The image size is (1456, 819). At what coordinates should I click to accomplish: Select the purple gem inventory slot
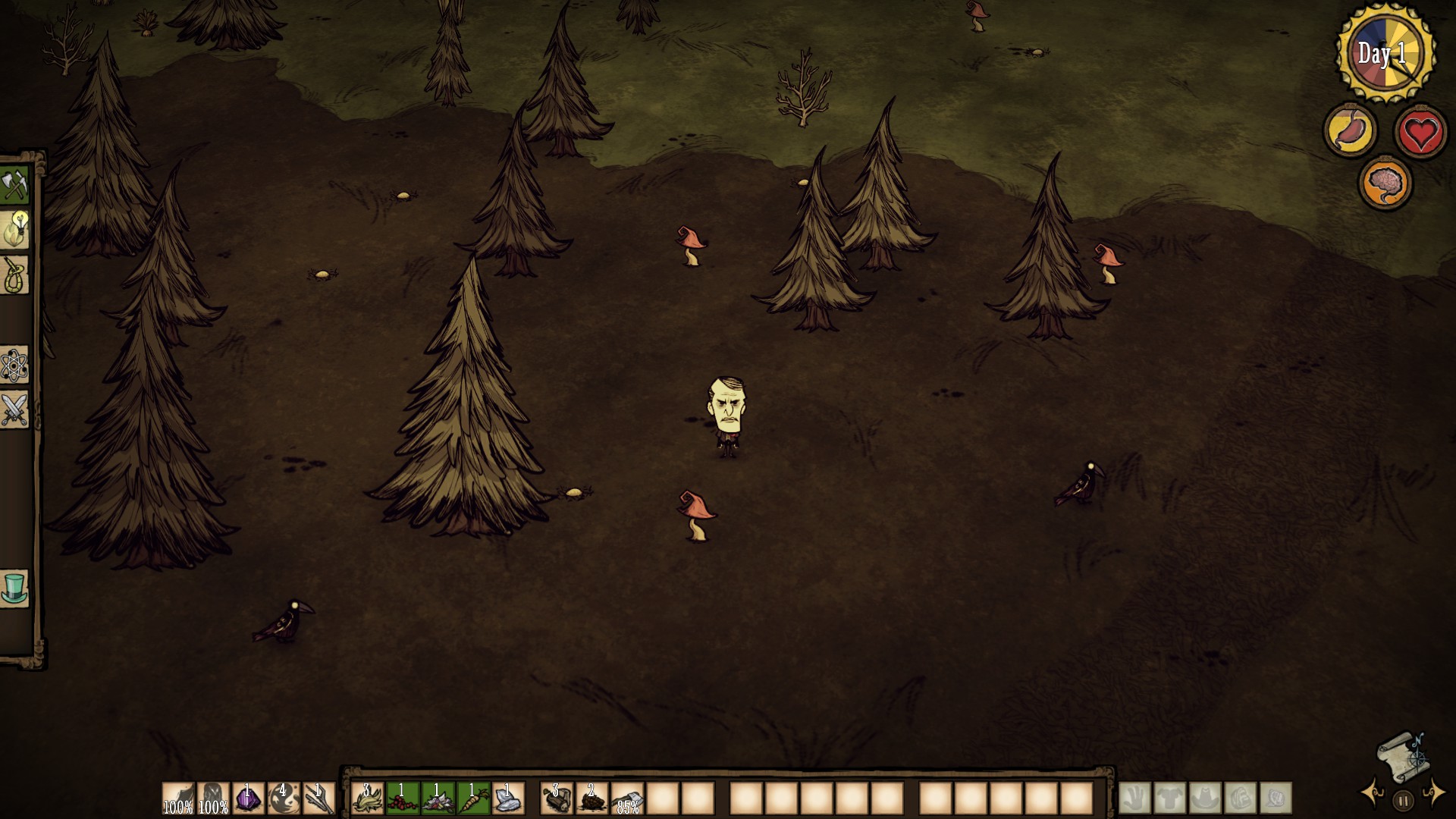point(248,799)
